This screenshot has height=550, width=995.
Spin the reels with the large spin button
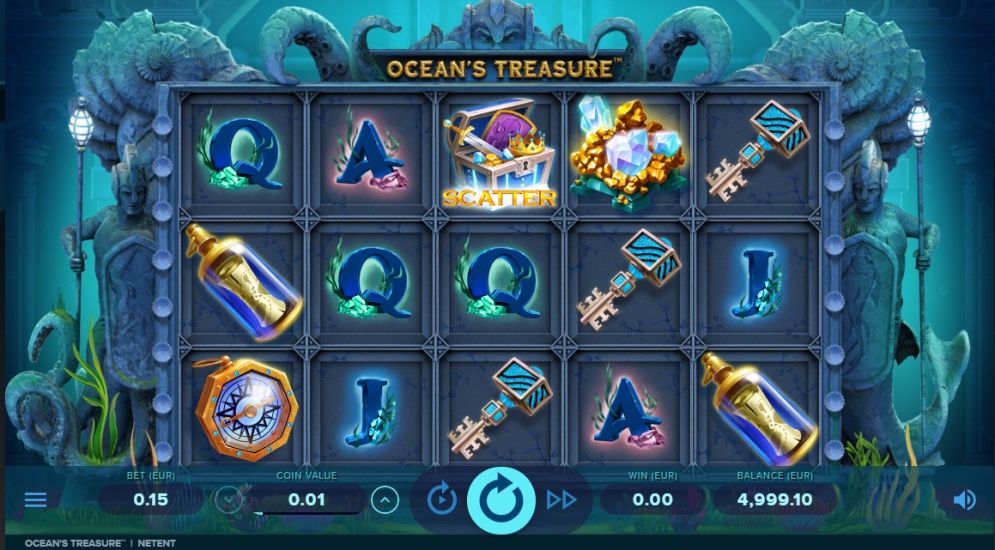click(501, 498)
